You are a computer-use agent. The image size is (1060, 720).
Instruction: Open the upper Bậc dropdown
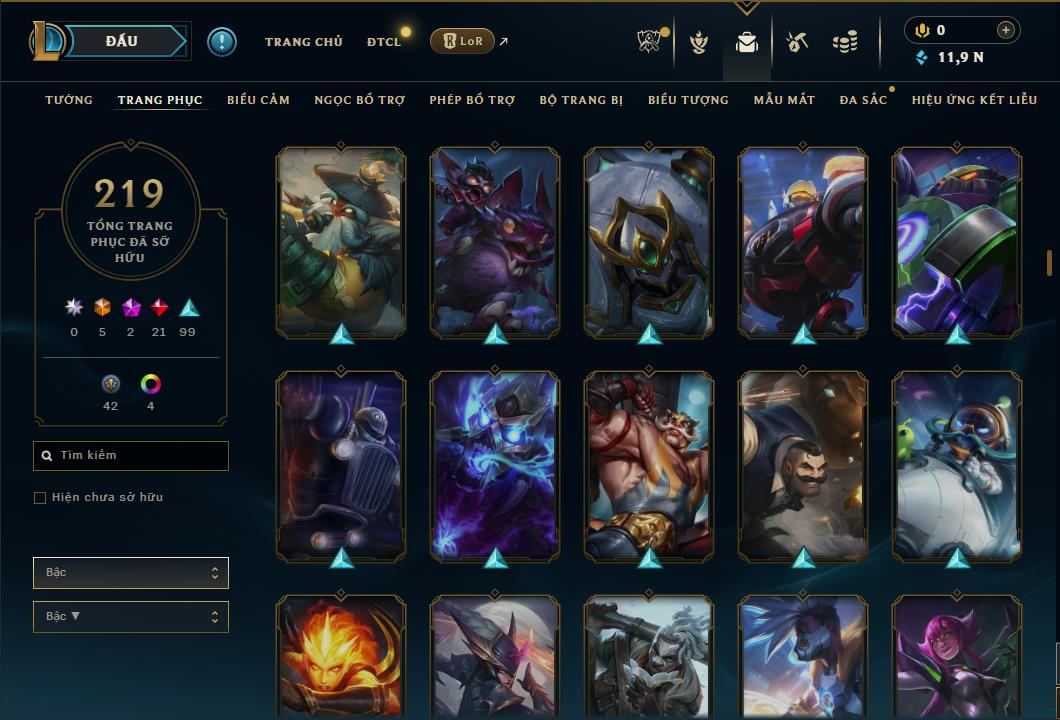tap(131, 573)
